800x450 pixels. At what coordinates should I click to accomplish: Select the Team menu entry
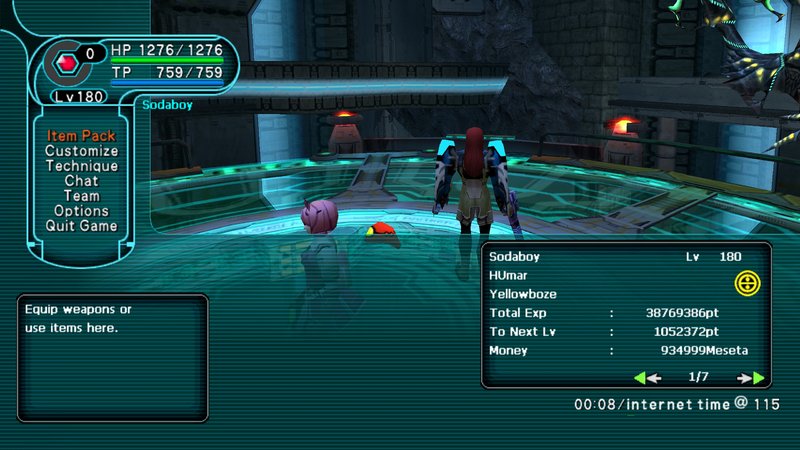(x=81, y=196)
